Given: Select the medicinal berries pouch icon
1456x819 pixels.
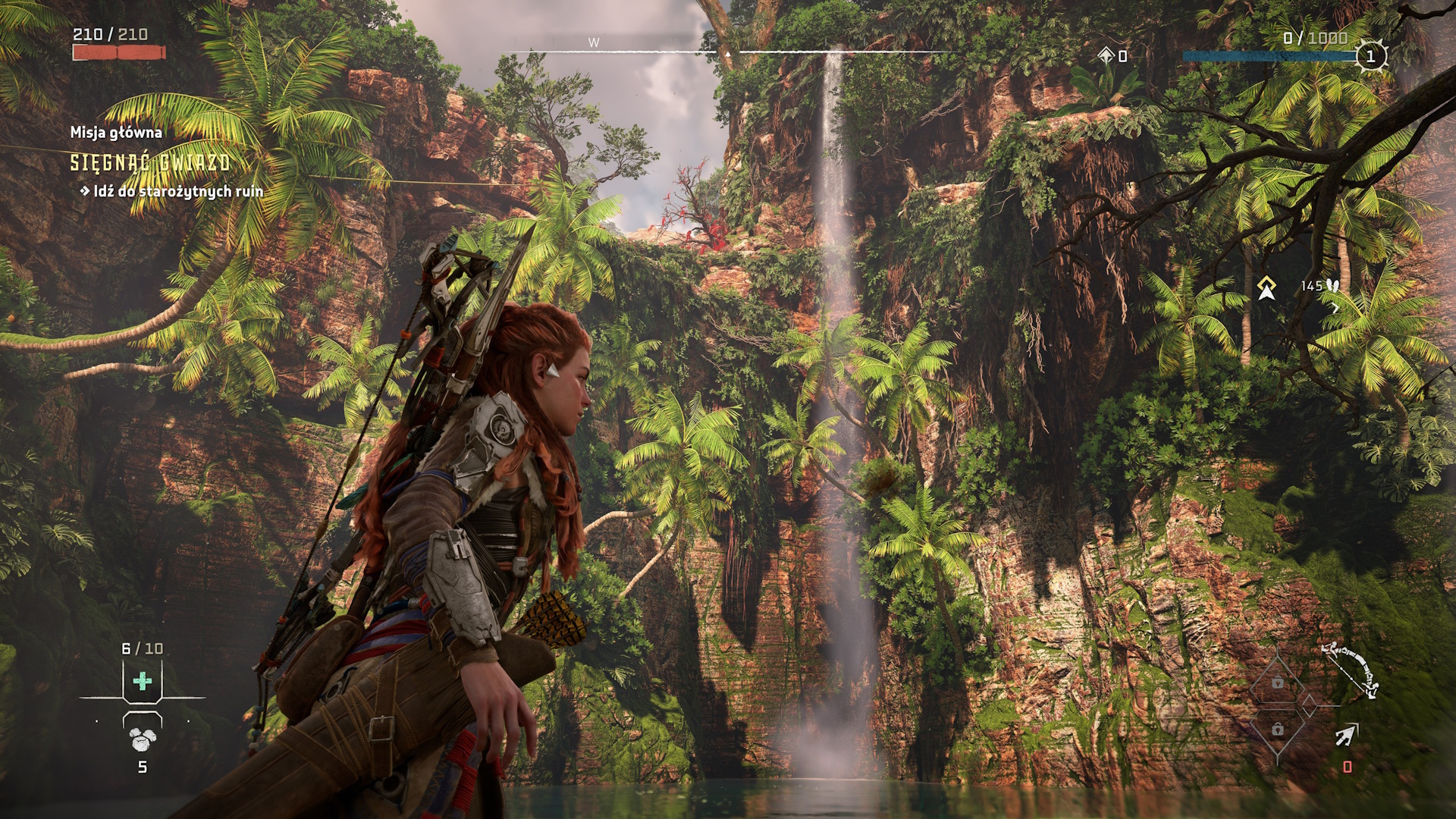Looking at the screenshot, I should 142,739.
